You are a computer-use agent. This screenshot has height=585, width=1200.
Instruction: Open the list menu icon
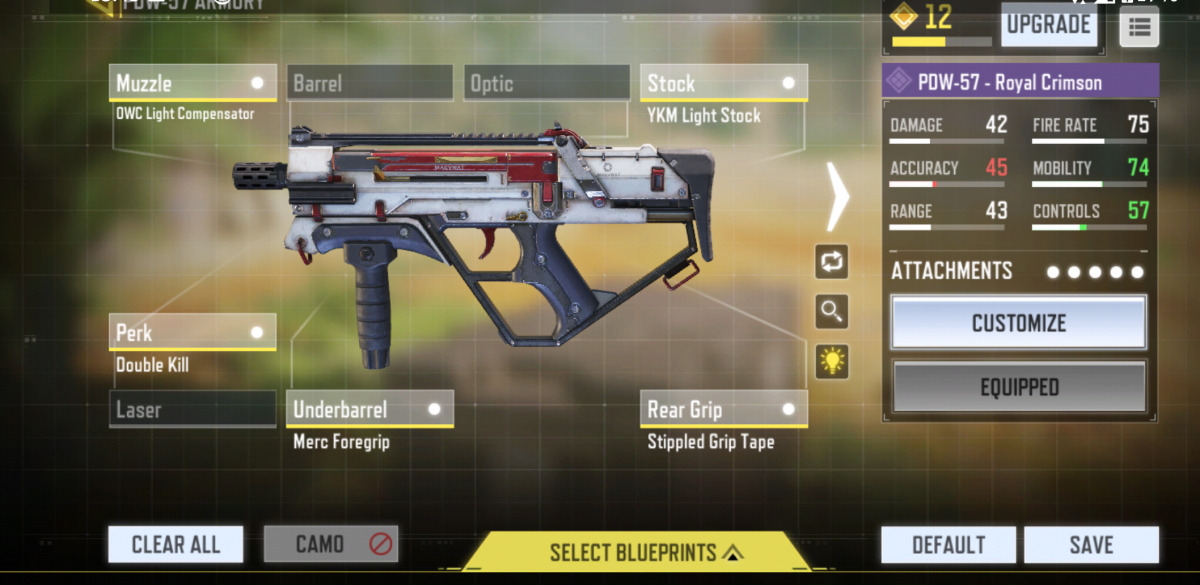[x=1139, y=27]
